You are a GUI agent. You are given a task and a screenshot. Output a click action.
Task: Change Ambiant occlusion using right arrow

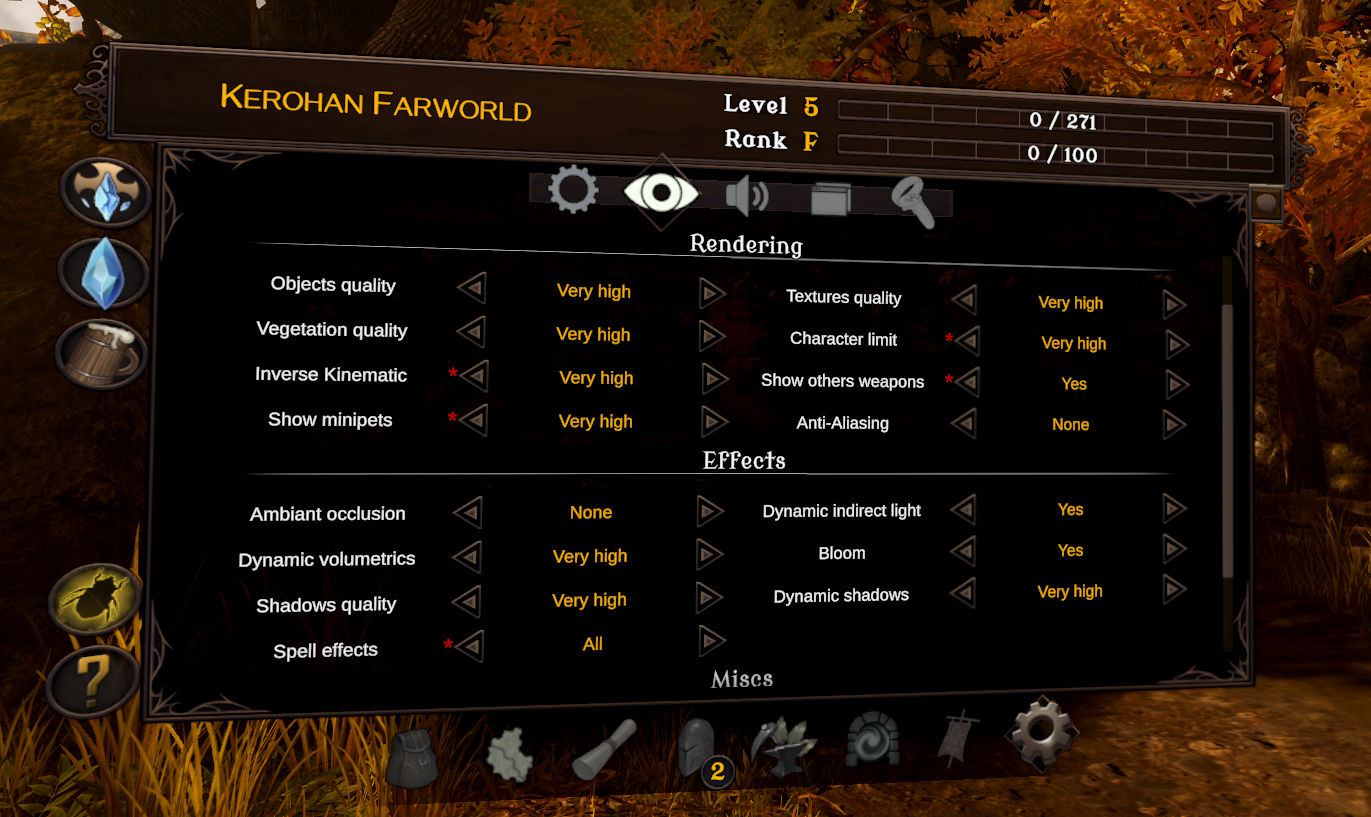(x=710, y=512)
